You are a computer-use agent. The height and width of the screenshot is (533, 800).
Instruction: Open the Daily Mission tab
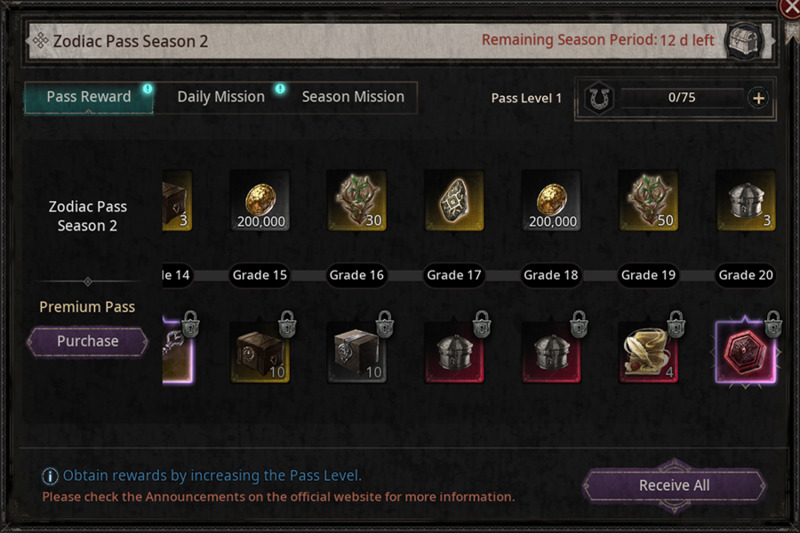pos(221,97)
